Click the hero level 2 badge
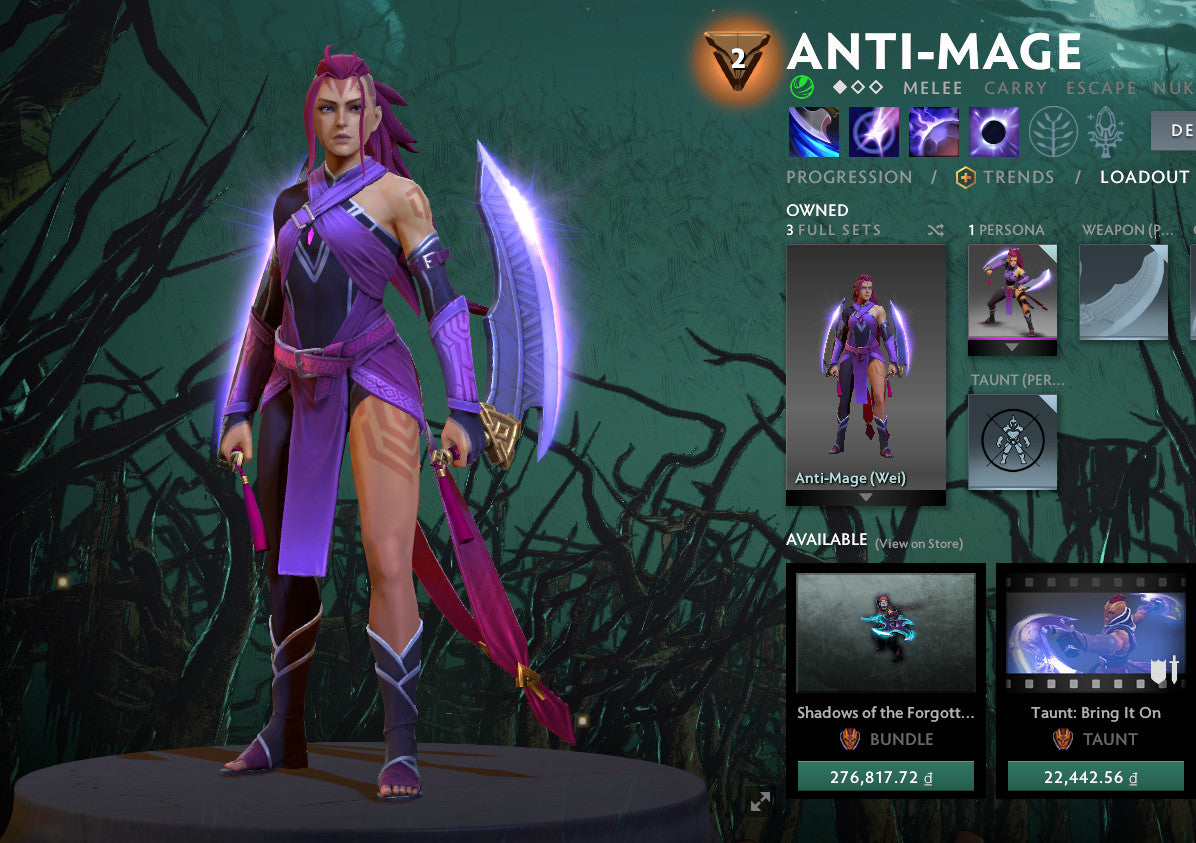Image resolution: width=1196 pixels, height=843 pixels. pos(737,58)
